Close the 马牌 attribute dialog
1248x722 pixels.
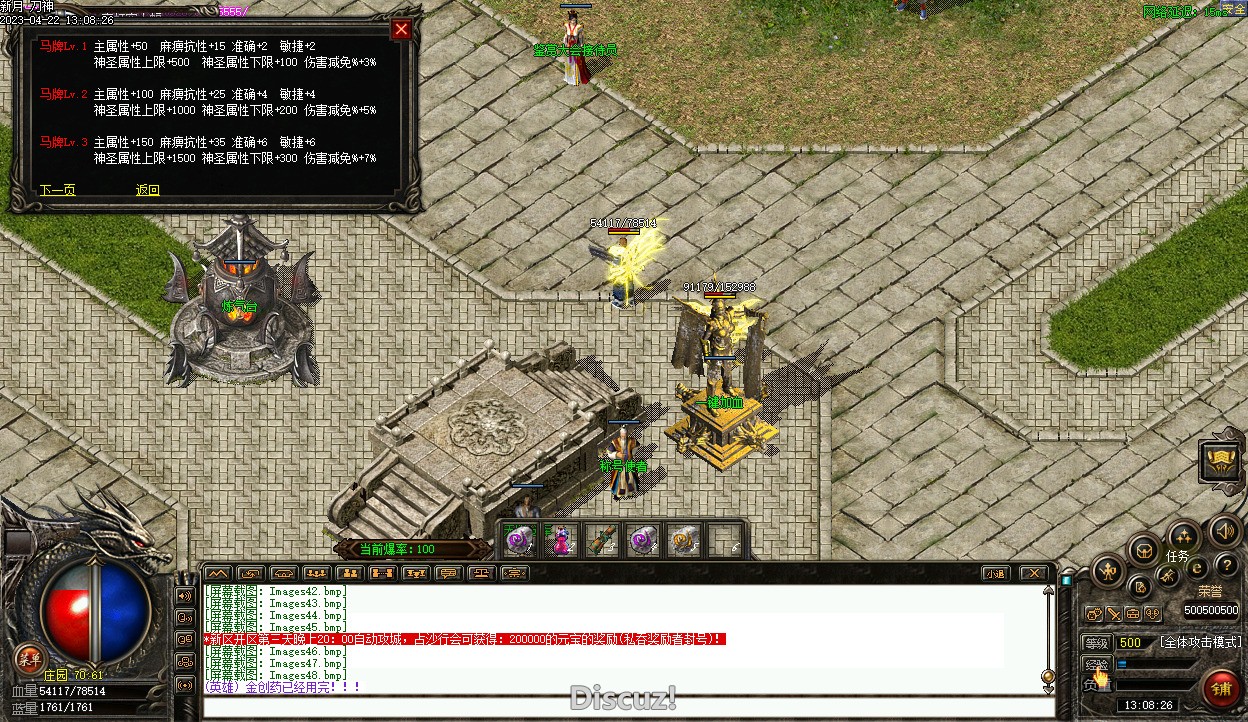401,30
